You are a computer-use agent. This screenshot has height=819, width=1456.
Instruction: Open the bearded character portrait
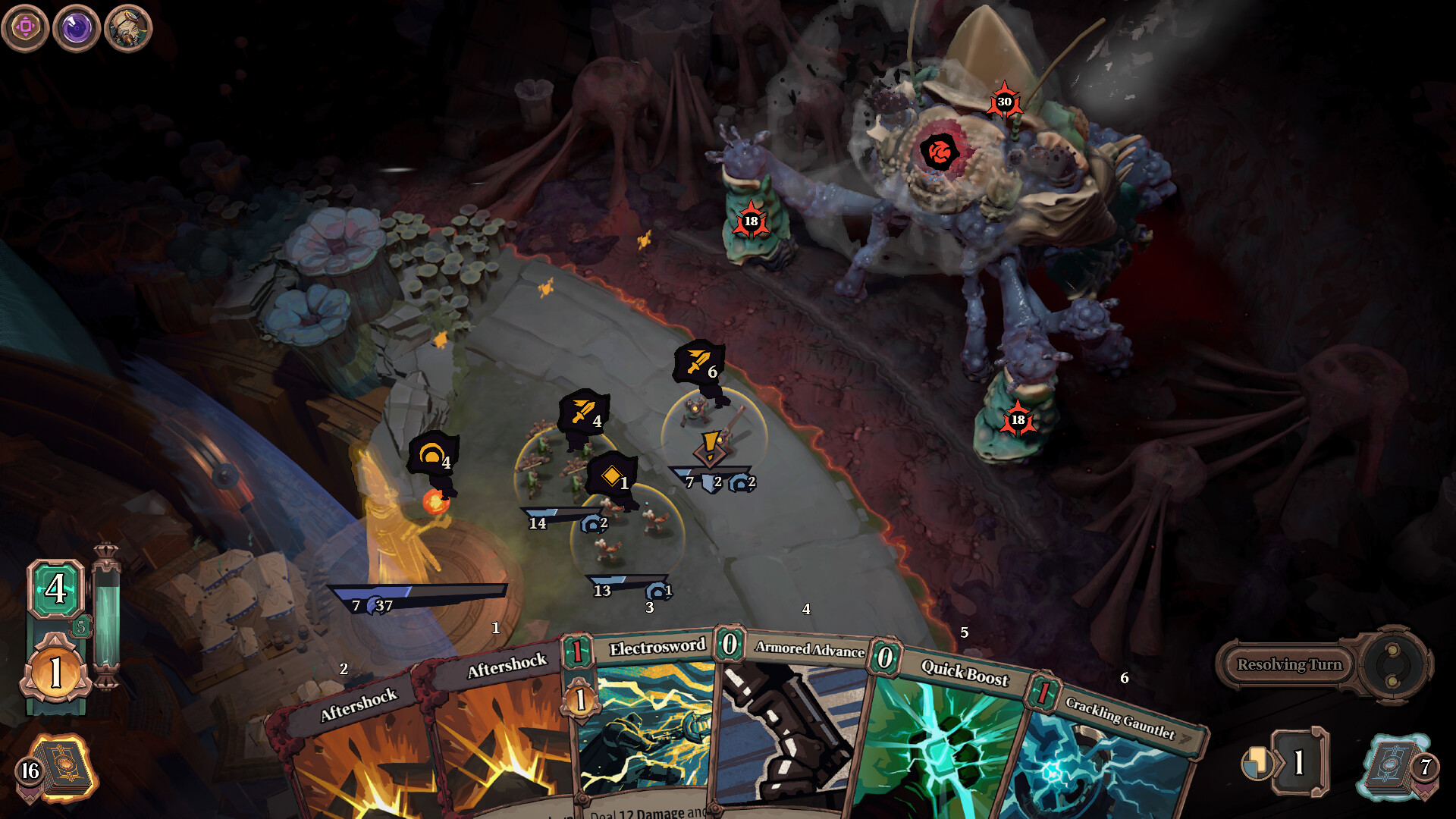(x=128, y=28)
